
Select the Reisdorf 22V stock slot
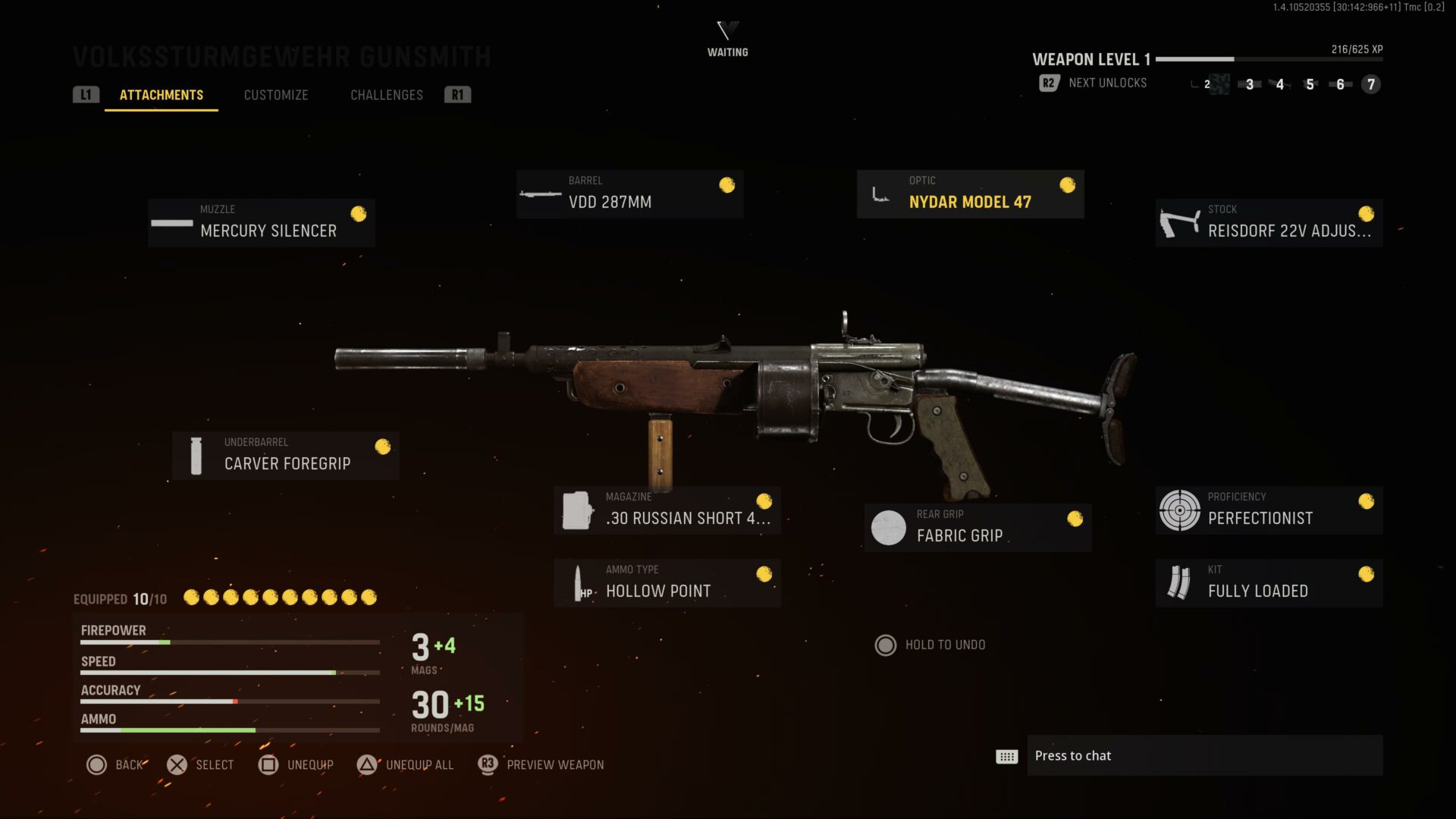click(1269, 223)
